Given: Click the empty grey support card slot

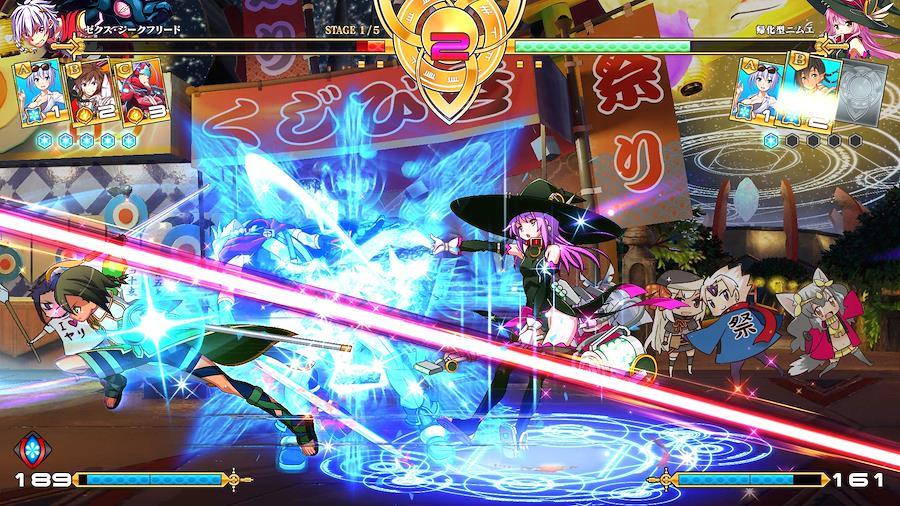Looking at the screenshot, I should [x=860, y=92].
